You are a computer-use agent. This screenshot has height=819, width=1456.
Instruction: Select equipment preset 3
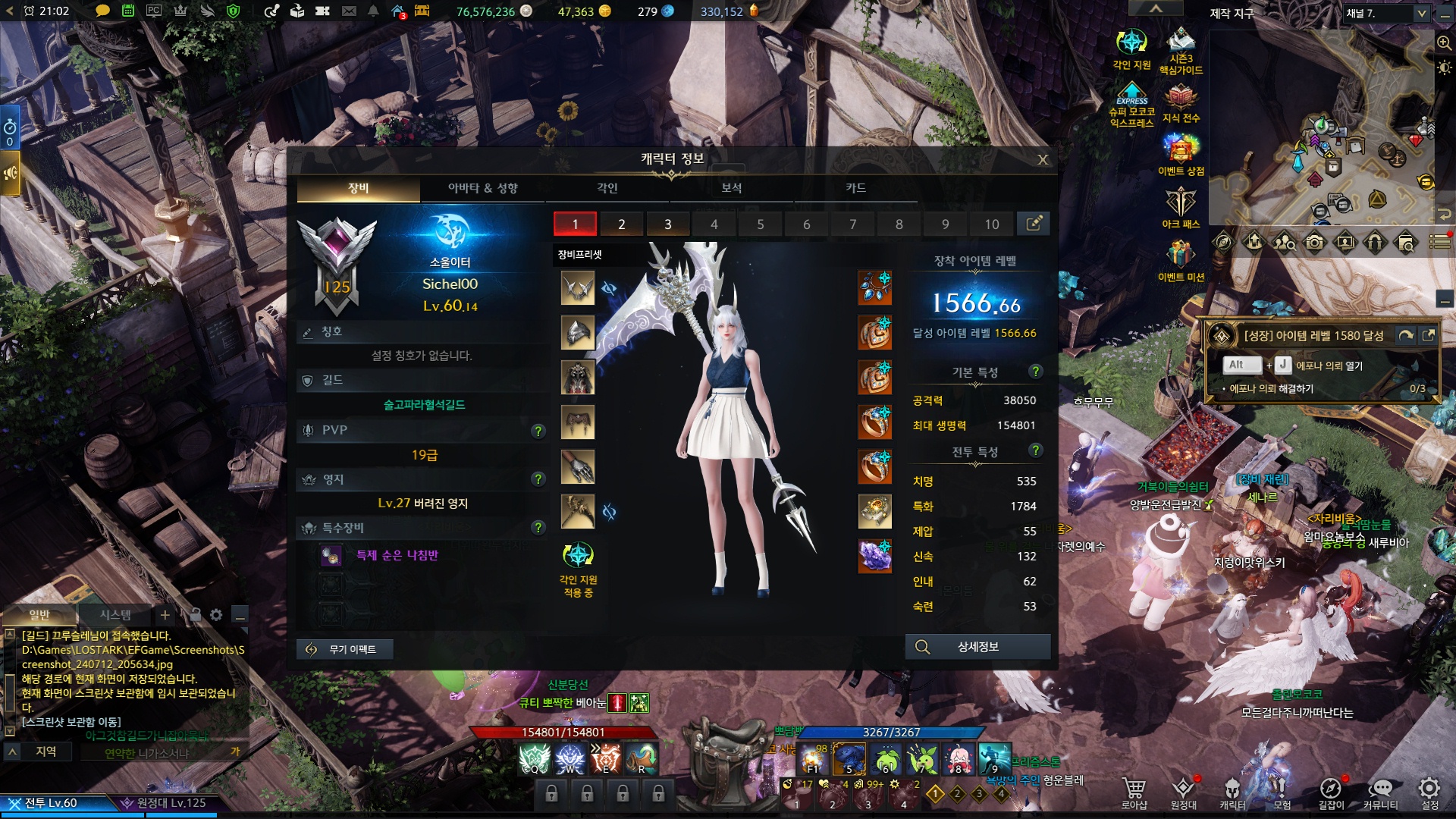point(667,224)
